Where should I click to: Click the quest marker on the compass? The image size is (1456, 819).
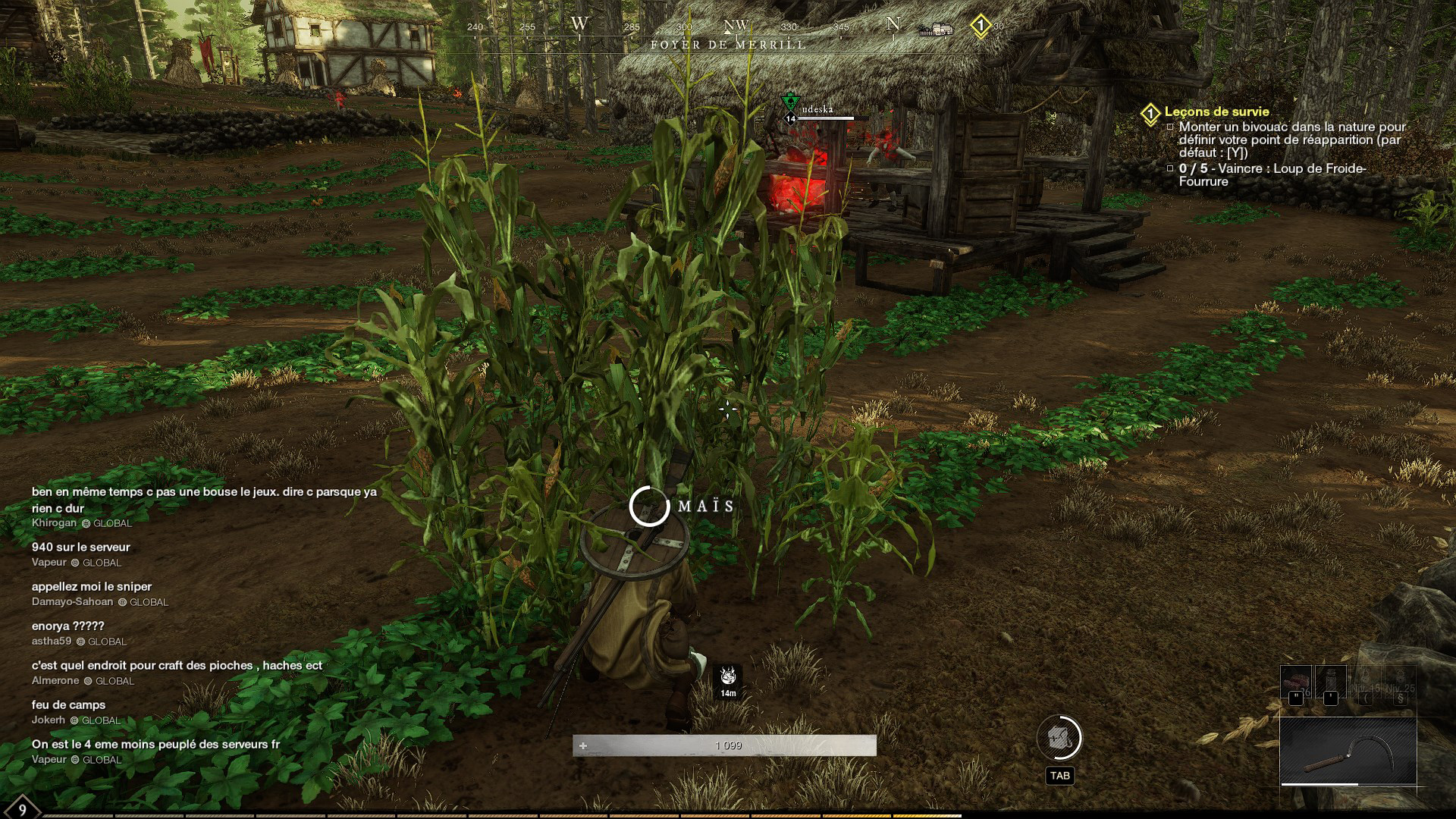[981, 27]
